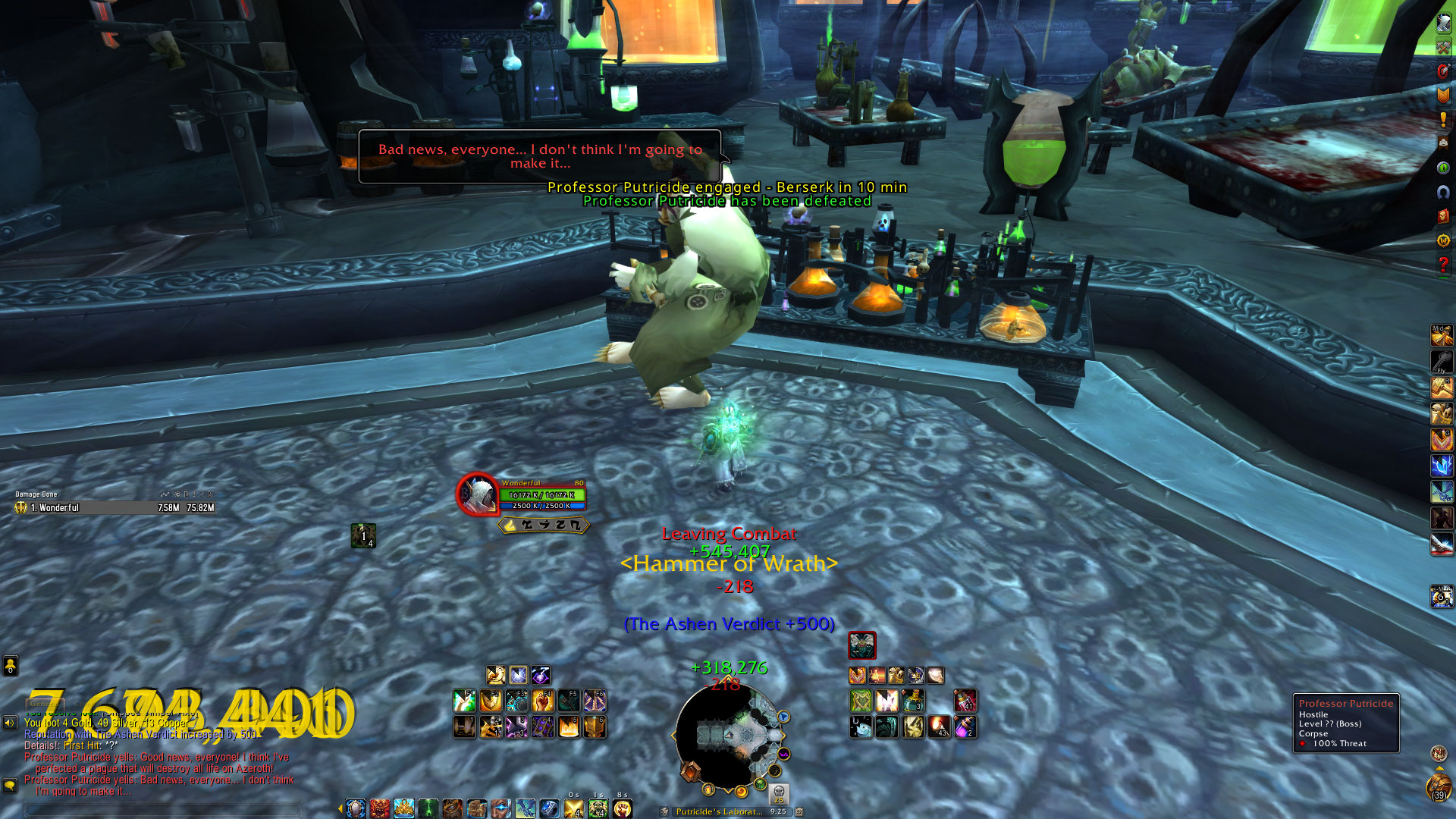1456x819 pixels.
Task: Toggle the chat speaker voice button
Action: [x=10, y=723]
